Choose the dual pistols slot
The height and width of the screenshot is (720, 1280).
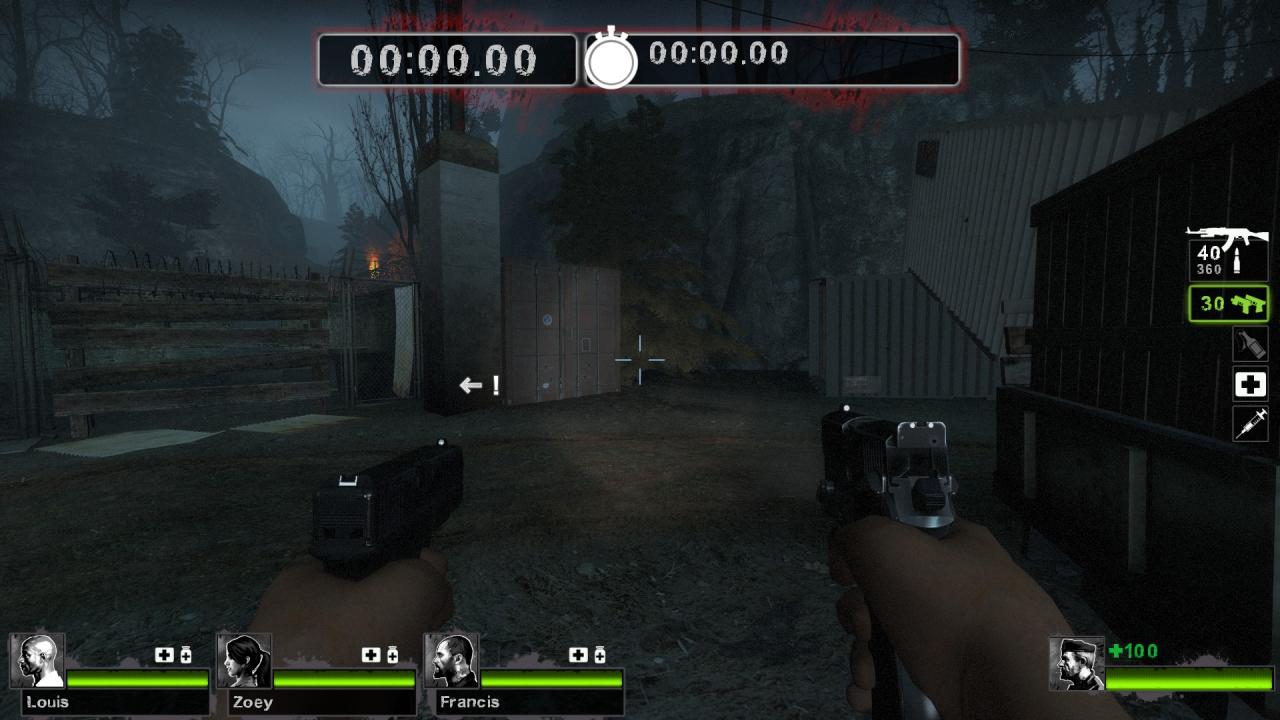tap(1228, 303)
